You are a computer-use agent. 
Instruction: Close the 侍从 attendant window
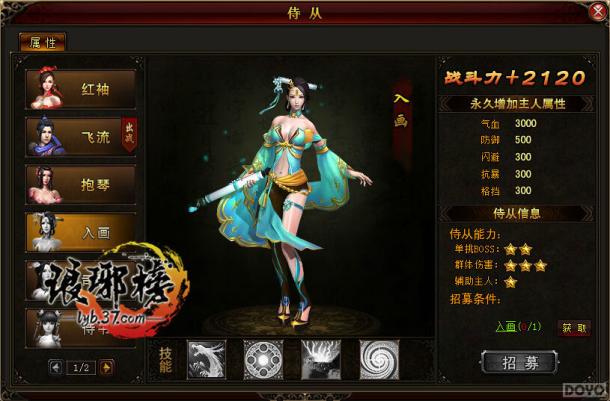click(597, 13)
